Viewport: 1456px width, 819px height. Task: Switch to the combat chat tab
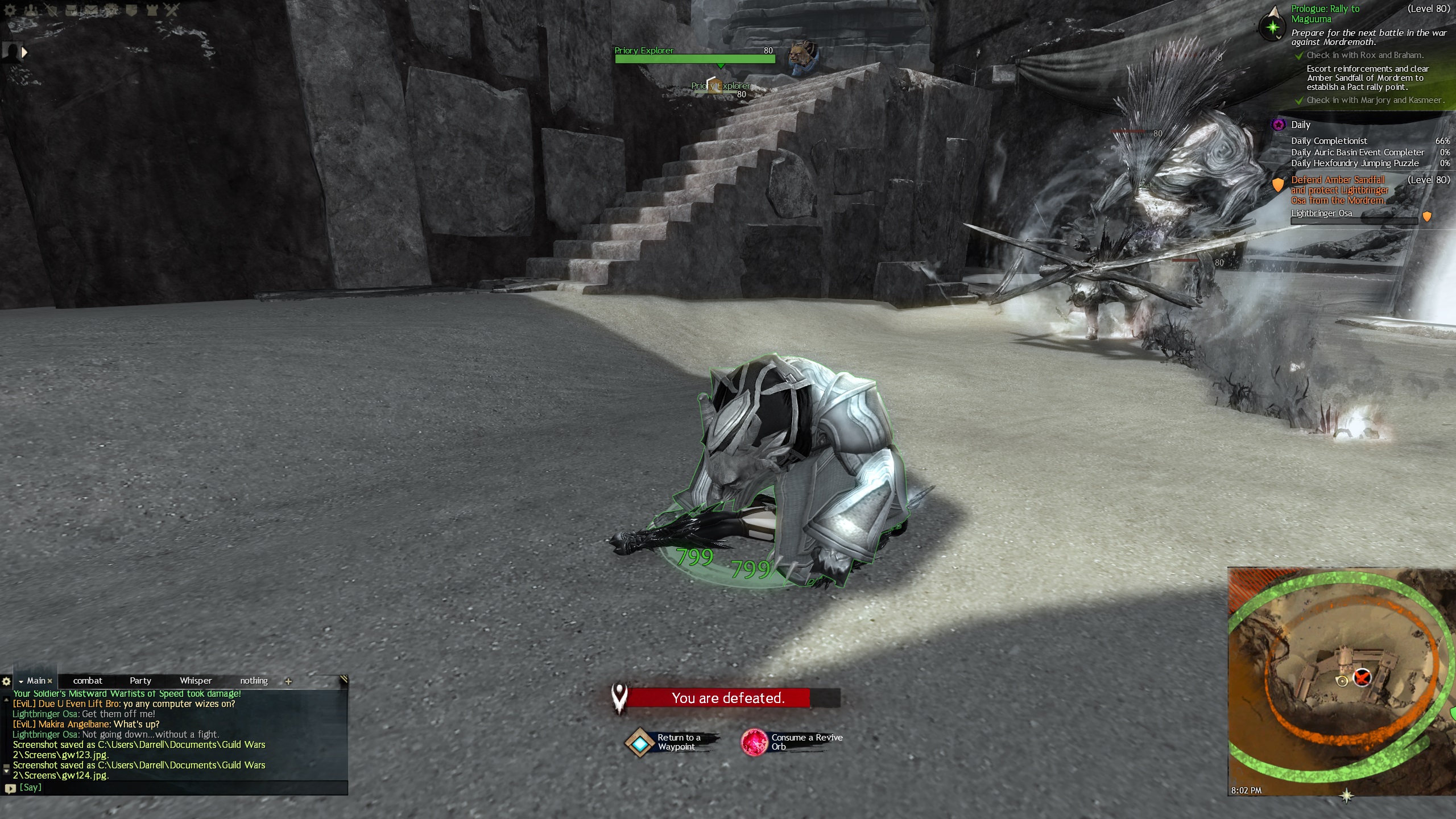click(88, 681)
